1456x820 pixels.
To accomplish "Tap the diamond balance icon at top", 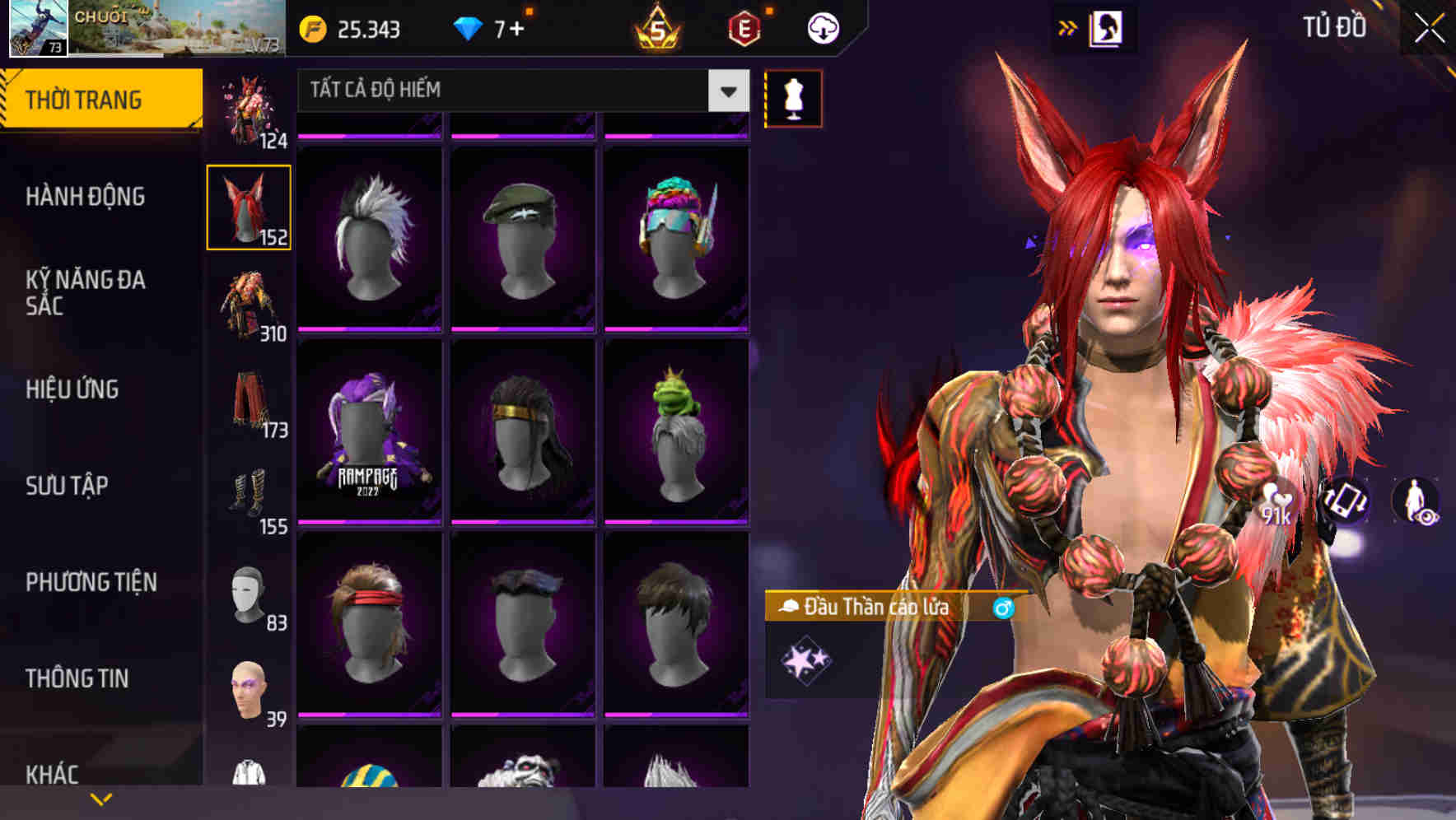I will click(x=469, y=27).
